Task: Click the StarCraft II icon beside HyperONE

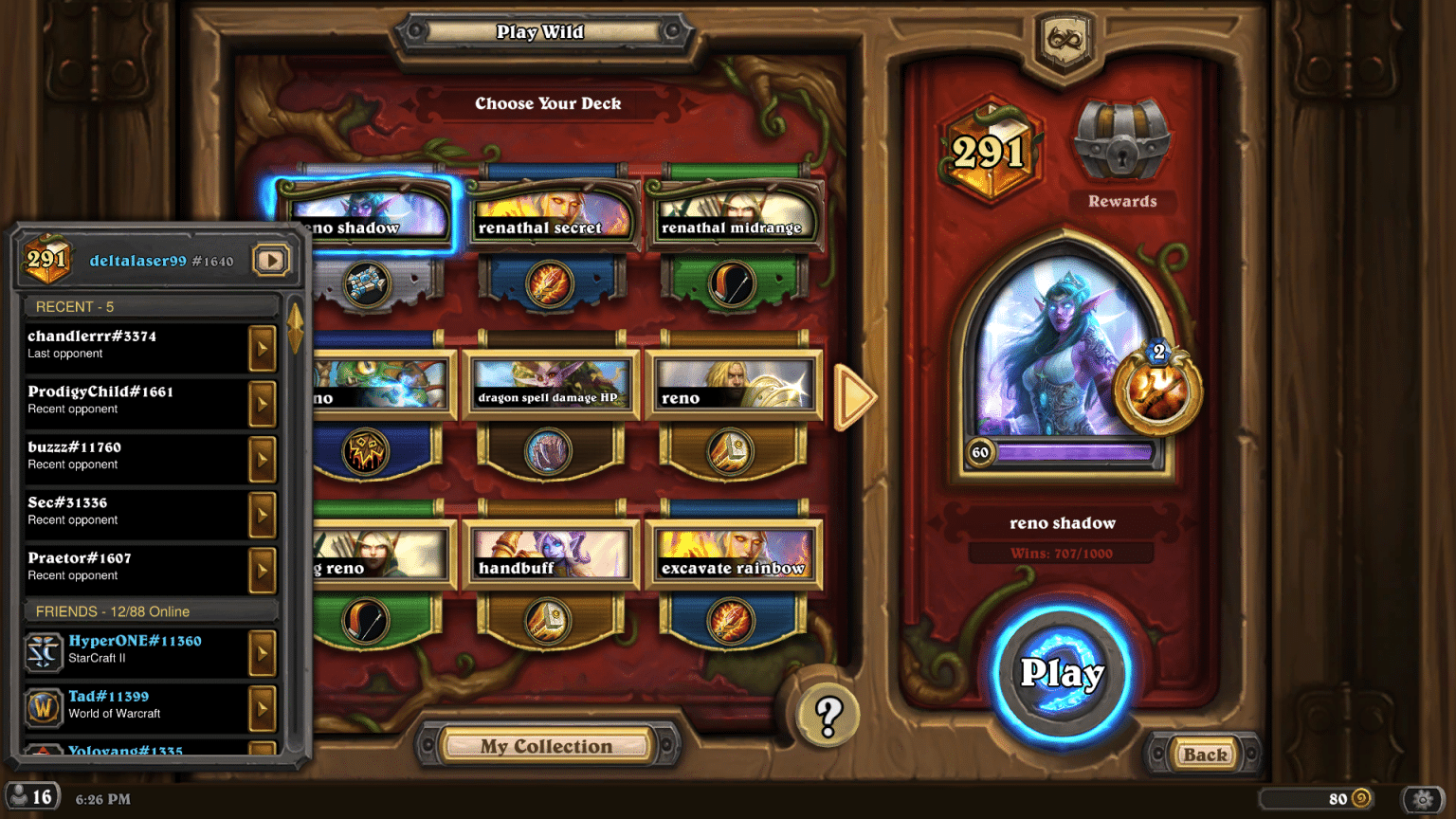Action: (x=43, y=652)
